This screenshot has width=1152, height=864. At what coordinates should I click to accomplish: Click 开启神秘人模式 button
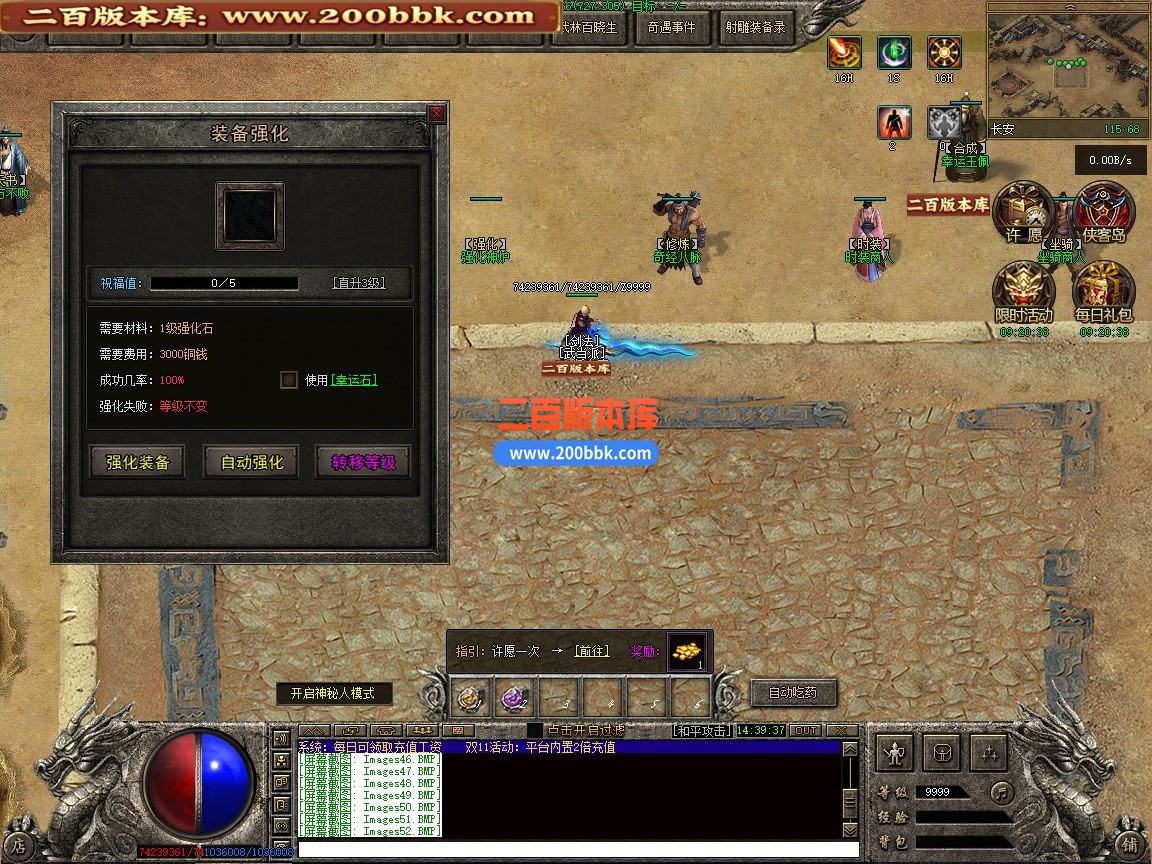pos(335,693)
